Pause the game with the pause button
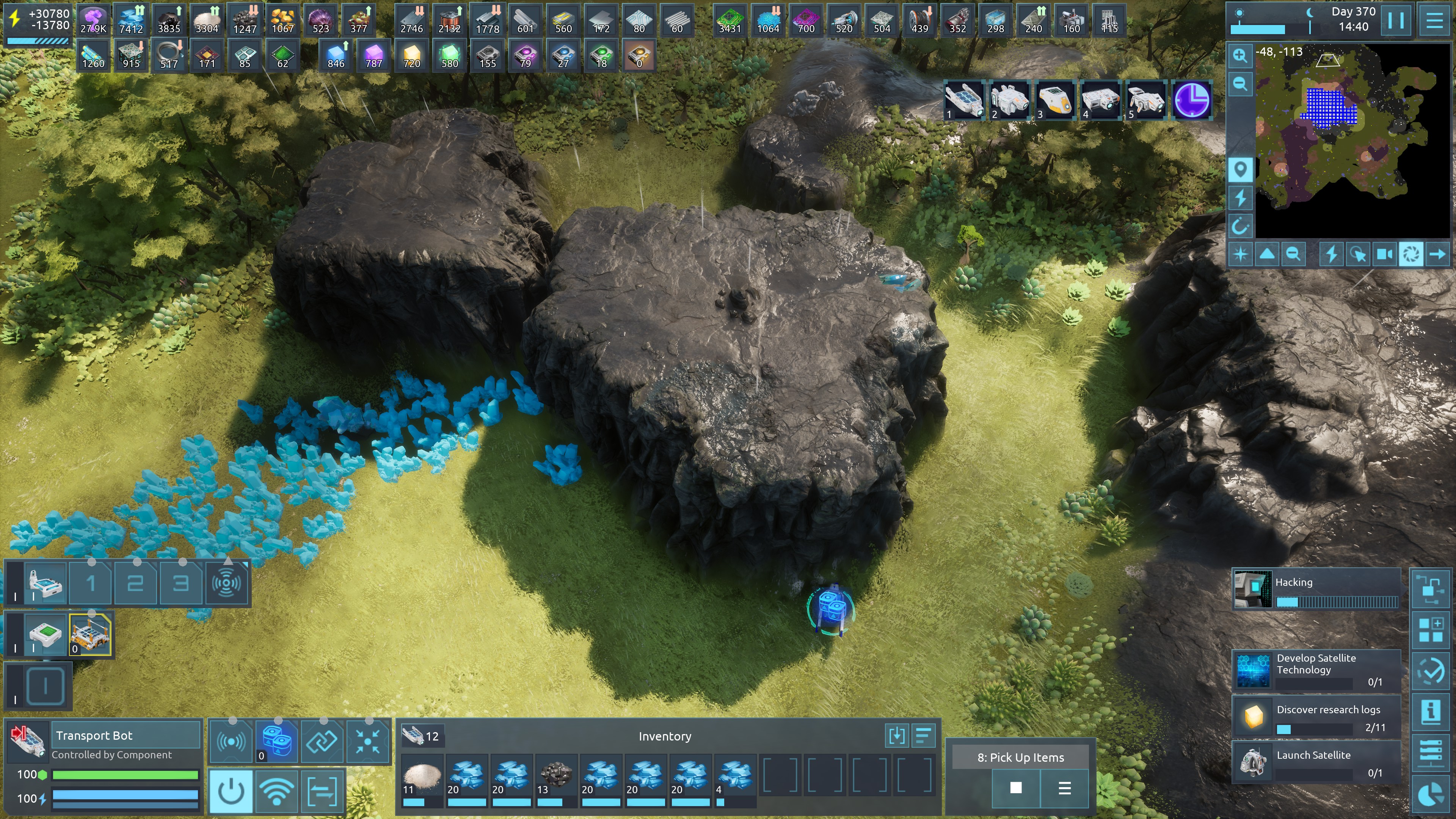Viewport: 1456px width, 819px height. (x=1395, y=21)
